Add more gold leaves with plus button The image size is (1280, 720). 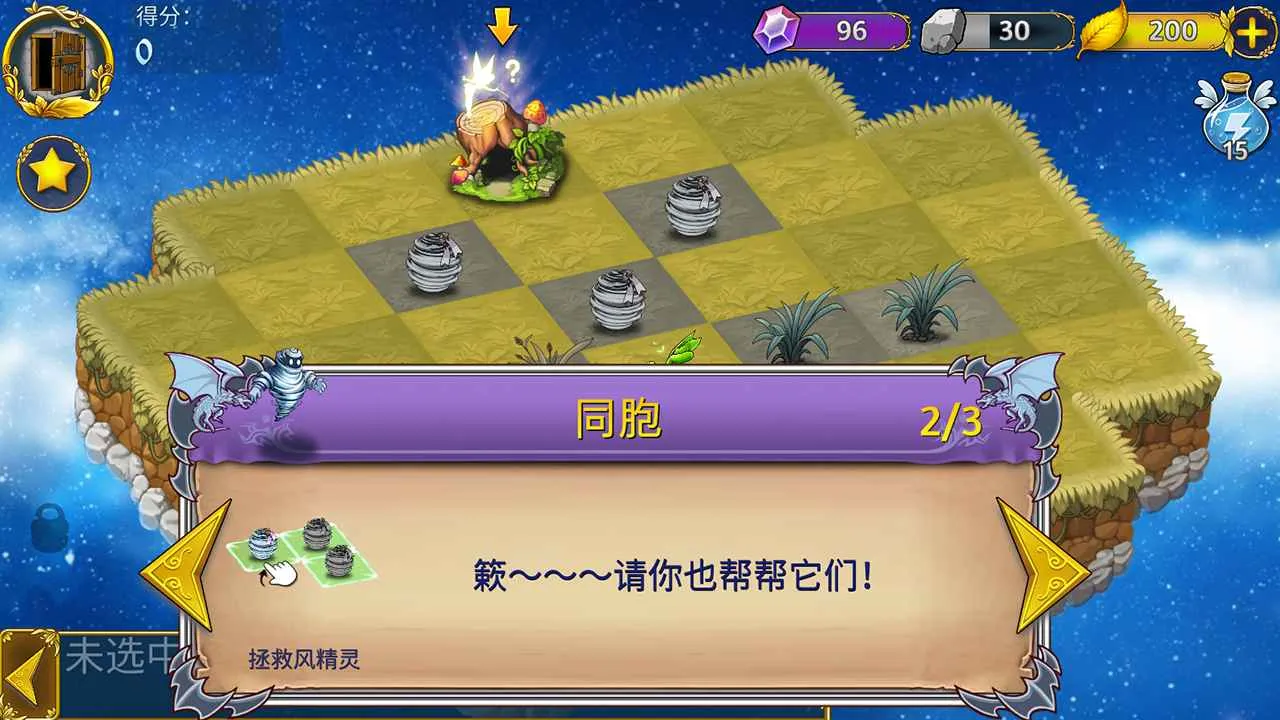(x=1251, y=32)
